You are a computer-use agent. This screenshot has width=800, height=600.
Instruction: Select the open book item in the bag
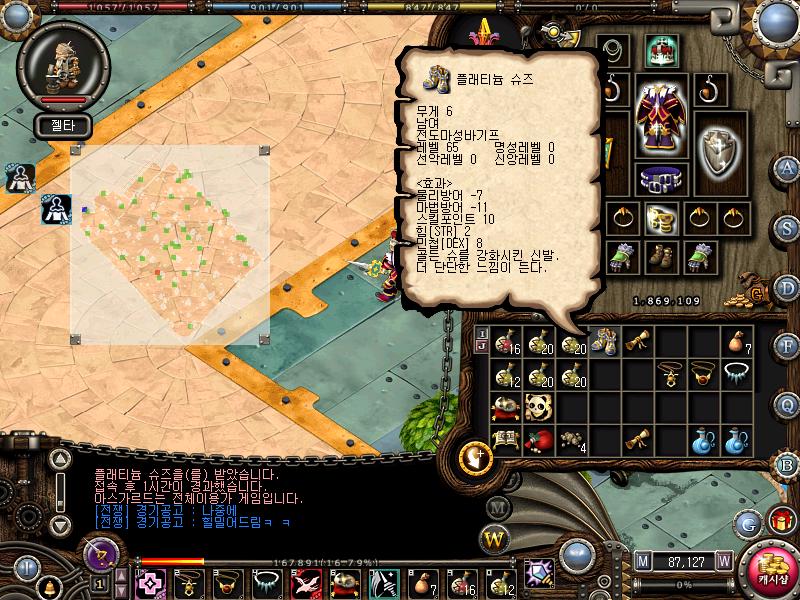pyautogui.click(x=507, y=440)
